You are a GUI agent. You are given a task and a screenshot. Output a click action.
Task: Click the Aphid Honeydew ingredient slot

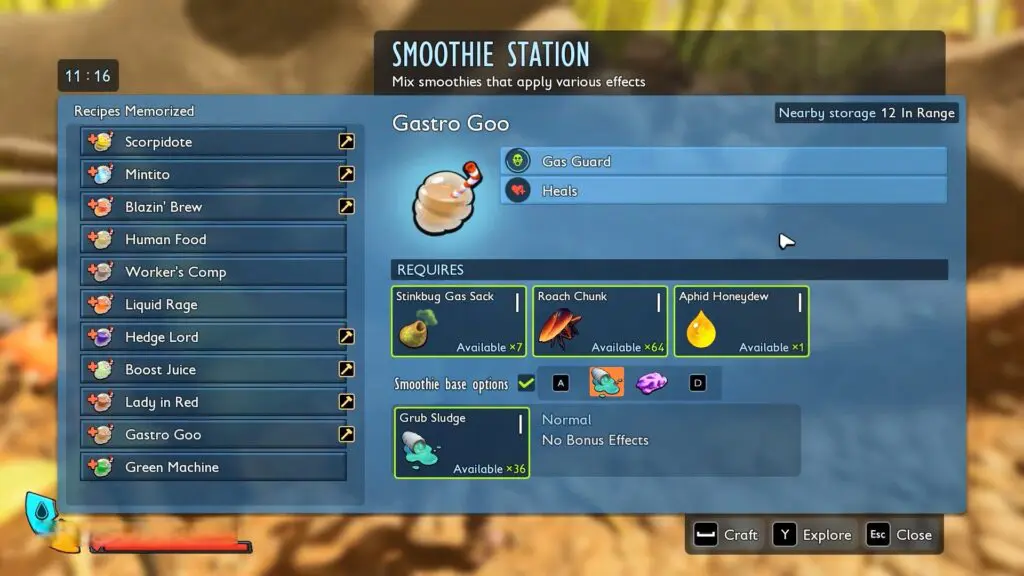point(742,321)
